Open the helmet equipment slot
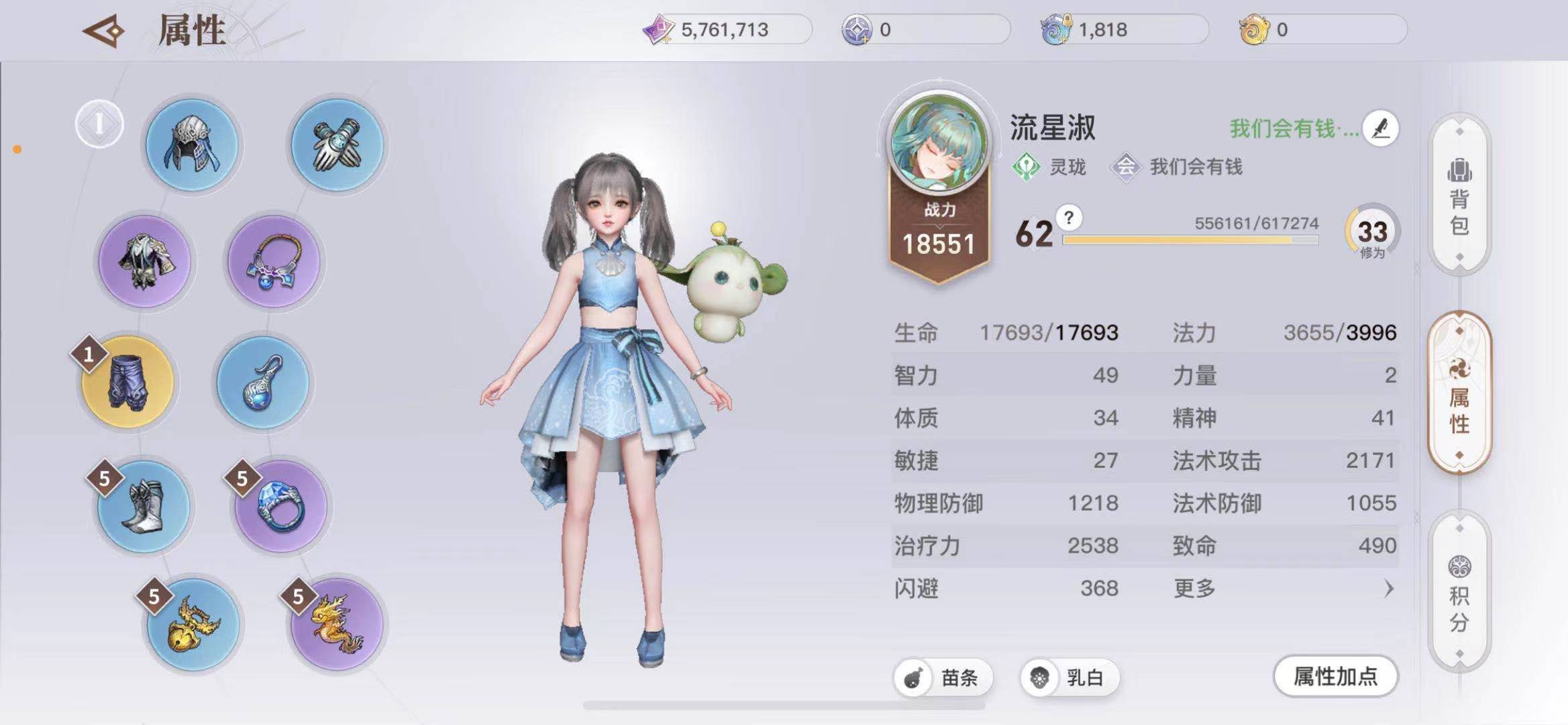 [x=193, y=145]
